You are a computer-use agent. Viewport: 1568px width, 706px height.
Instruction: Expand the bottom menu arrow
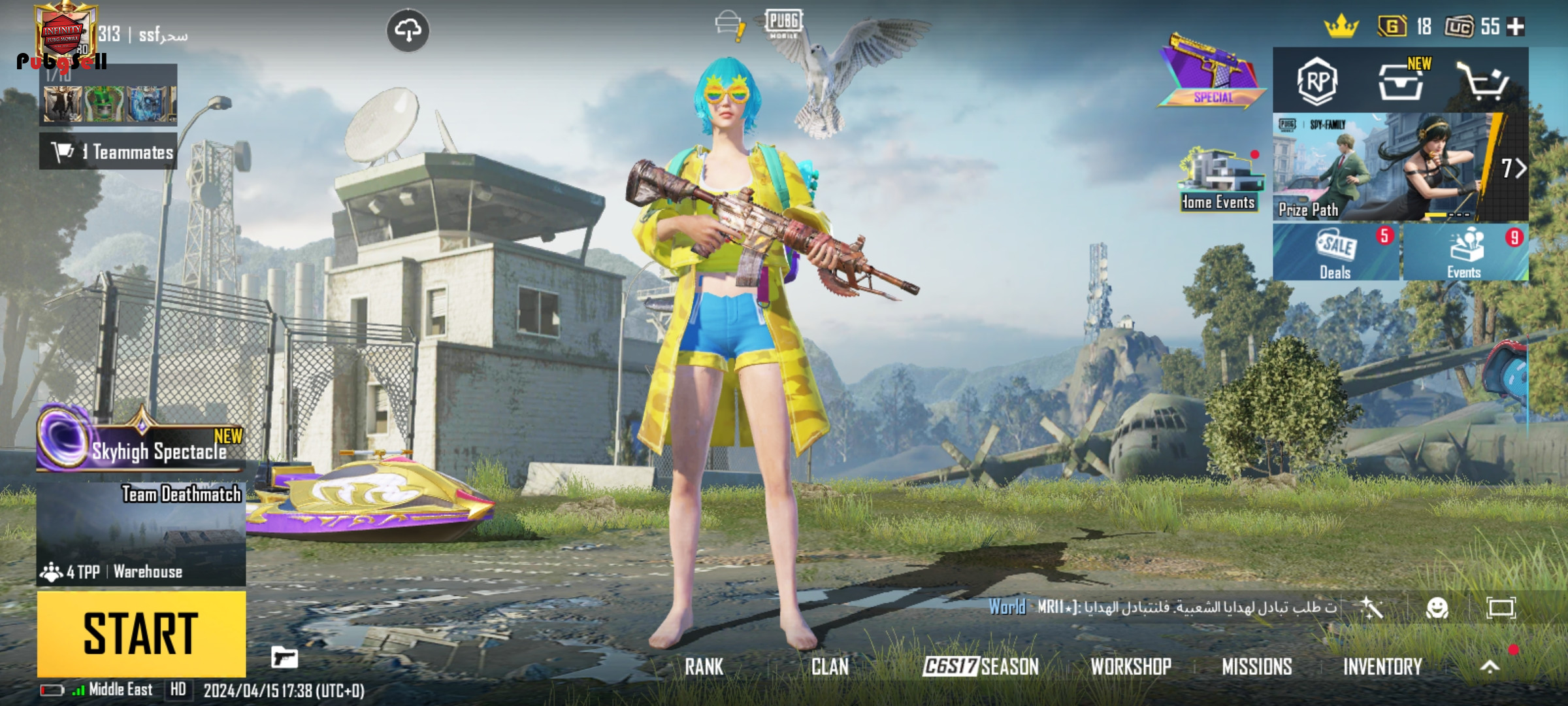click(x=1490, y=667)
